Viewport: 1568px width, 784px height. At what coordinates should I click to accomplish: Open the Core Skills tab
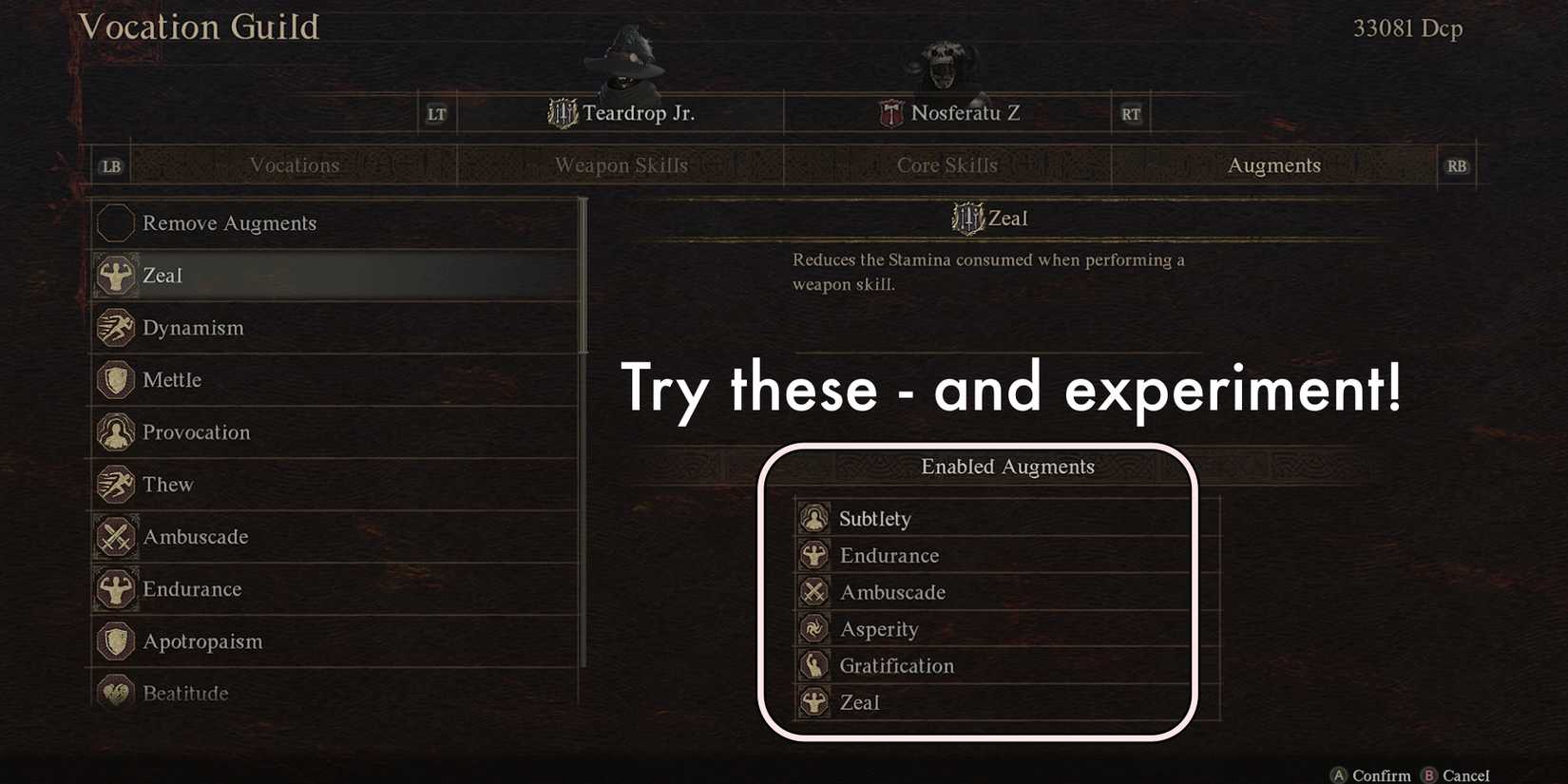(947, 164)
